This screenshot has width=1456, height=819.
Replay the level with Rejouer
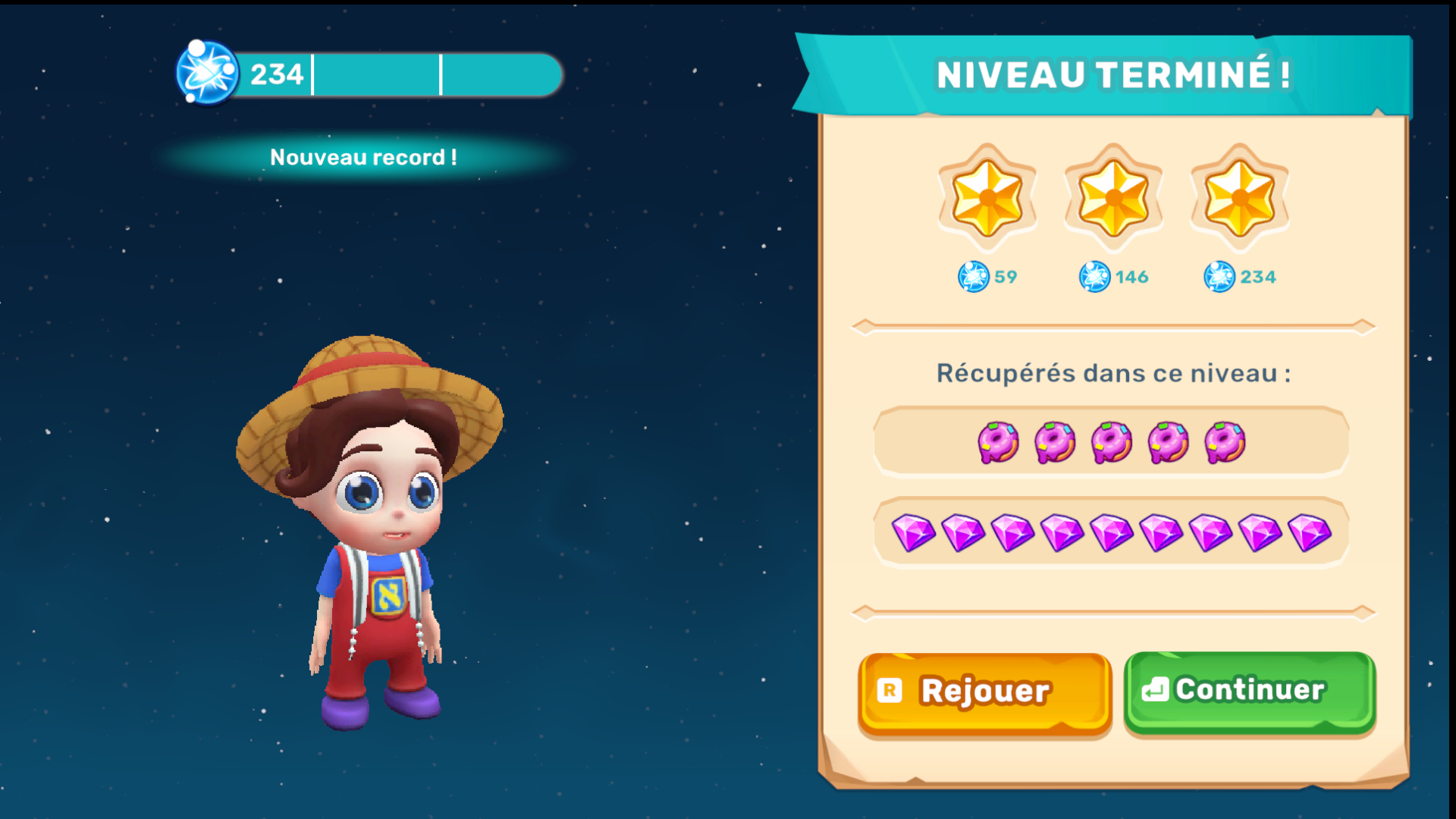(984, 692)
